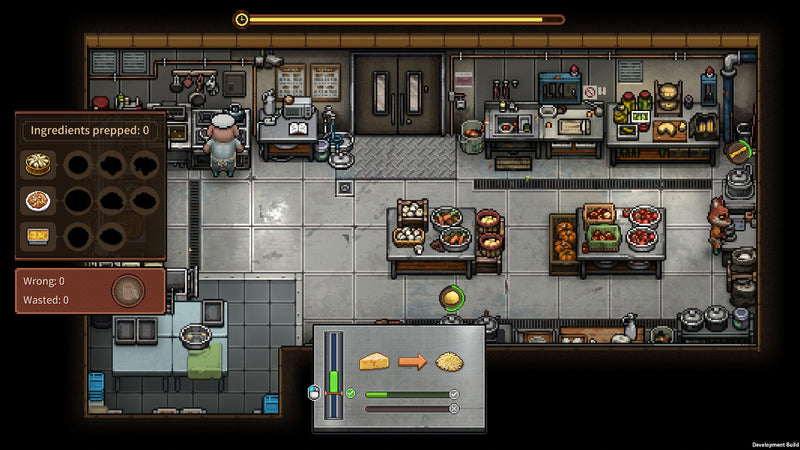Choose the plated pasta dish recipe icon
The width and height of the screenshot is (800, 450).
point(37,200)
